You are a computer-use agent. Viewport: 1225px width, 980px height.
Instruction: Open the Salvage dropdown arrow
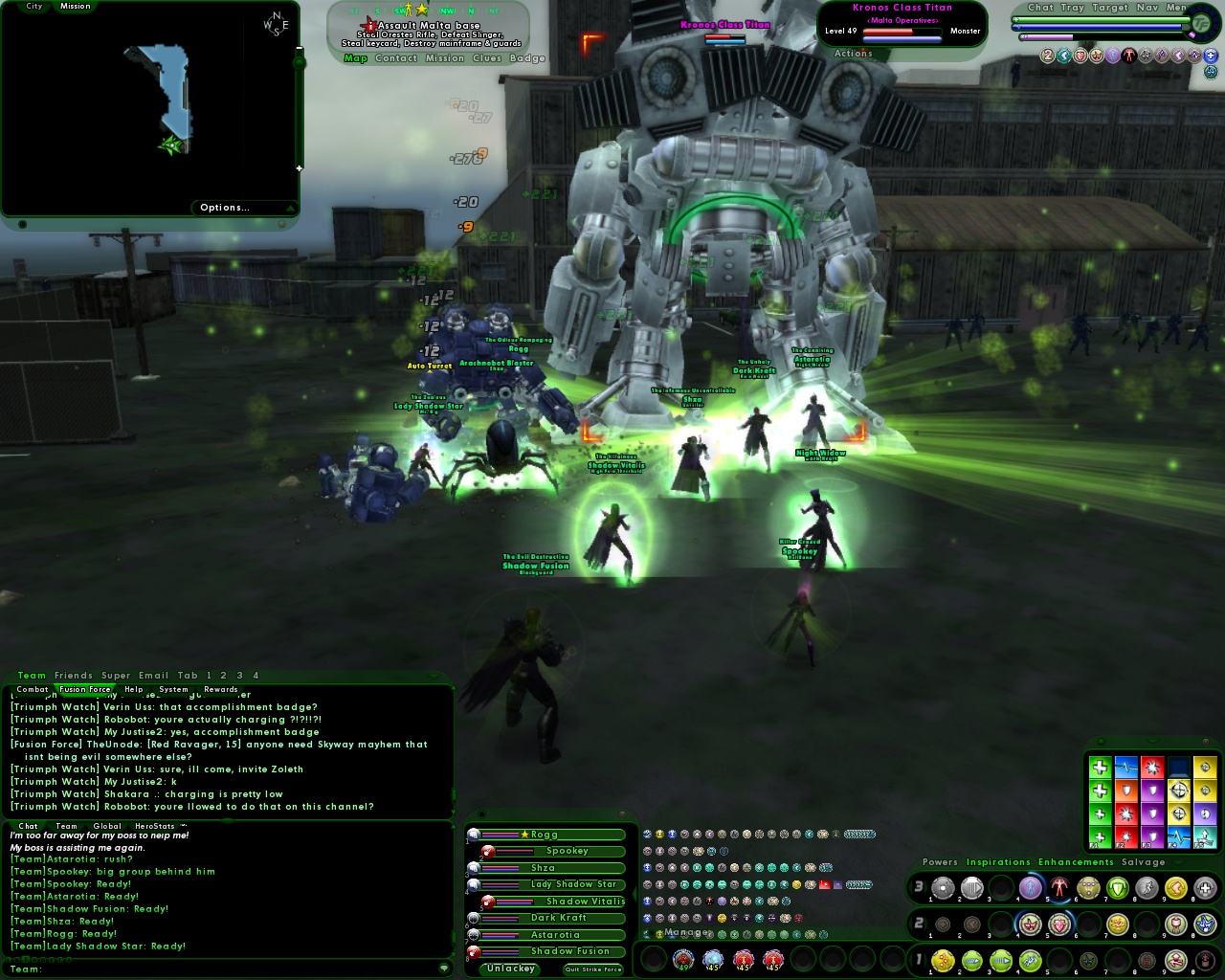tap(1177, 862)
